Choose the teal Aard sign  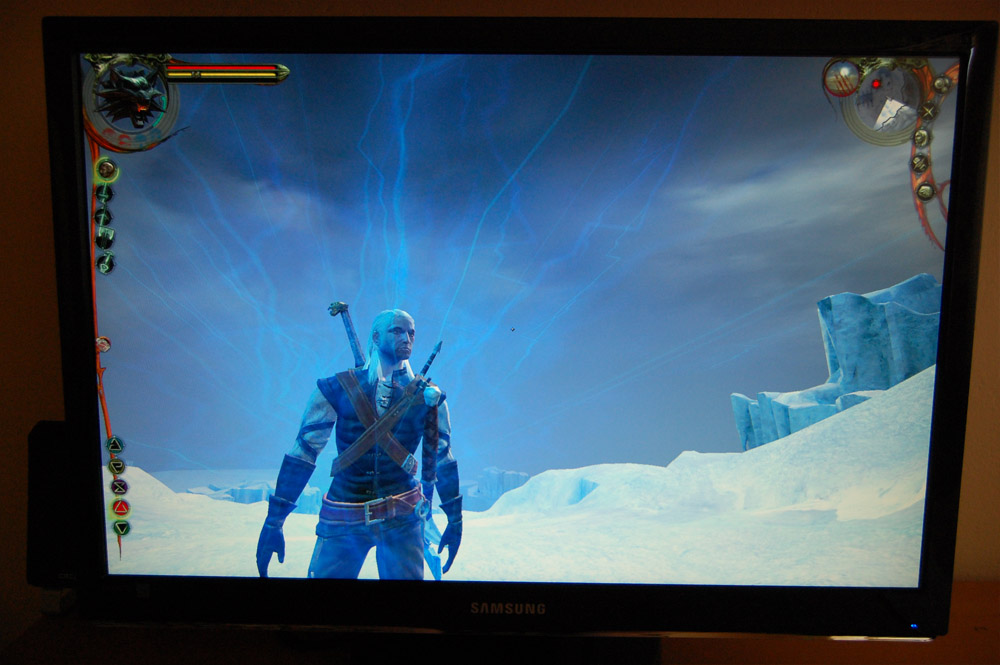115,444
